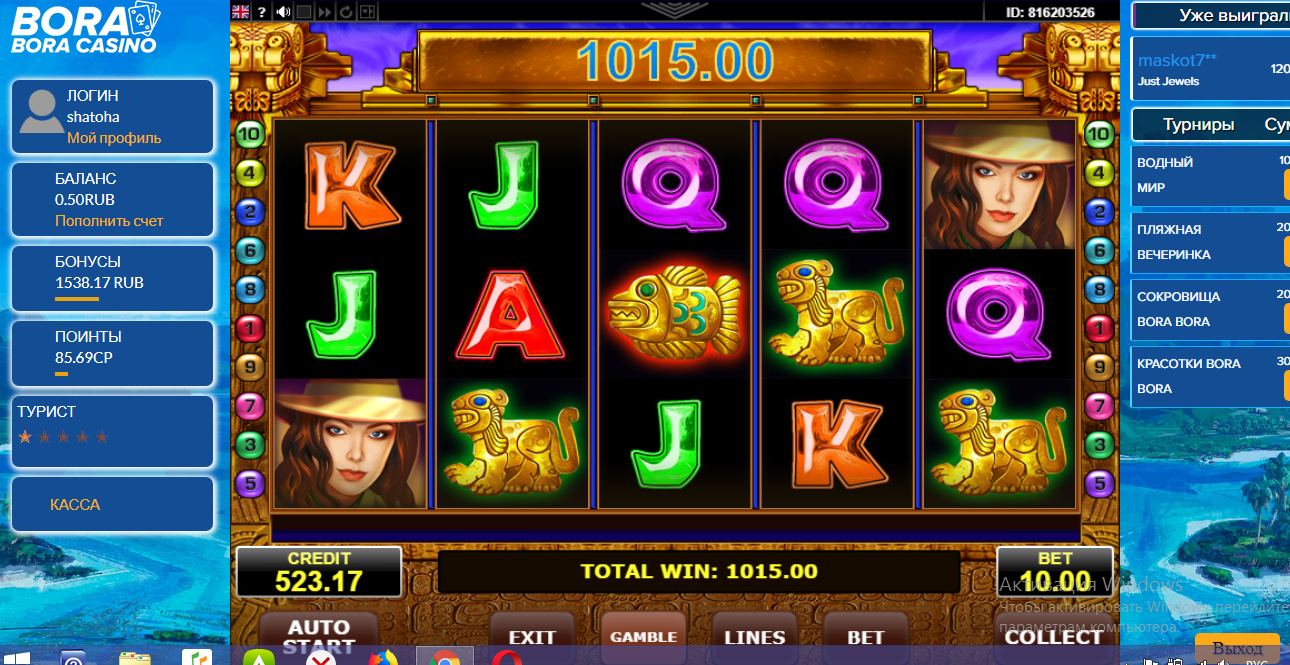Viewport: 1290px width, 665px height.
Task: Reload the game with circular arrow
Action: click(346, 12)
